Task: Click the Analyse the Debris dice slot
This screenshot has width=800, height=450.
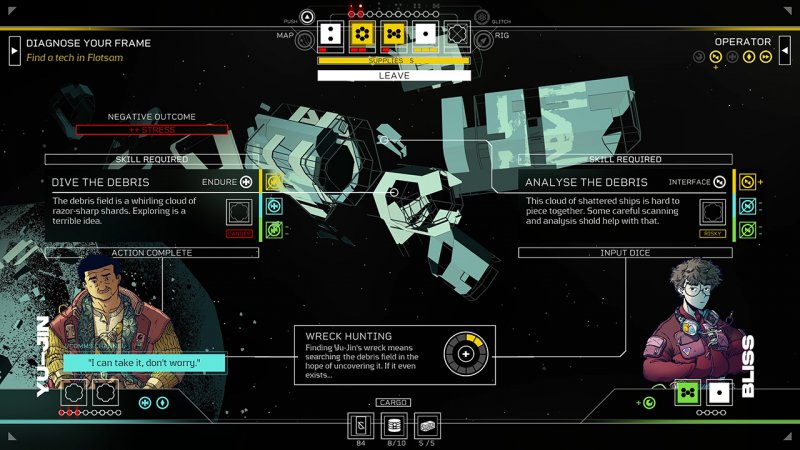Action: 712,212
